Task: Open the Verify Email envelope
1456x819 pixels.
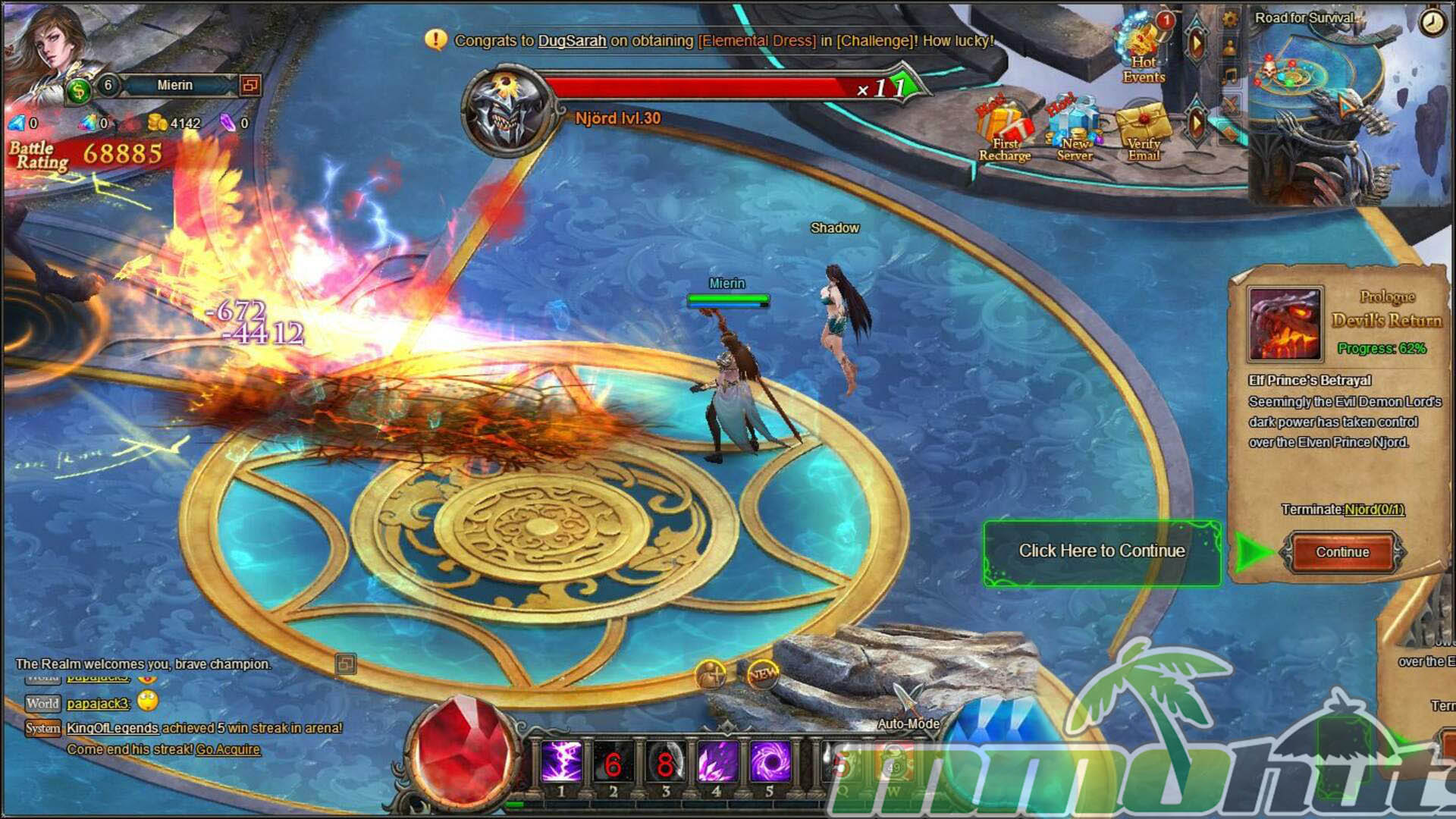Action: pyautogui.click(x=1144, y=131)
